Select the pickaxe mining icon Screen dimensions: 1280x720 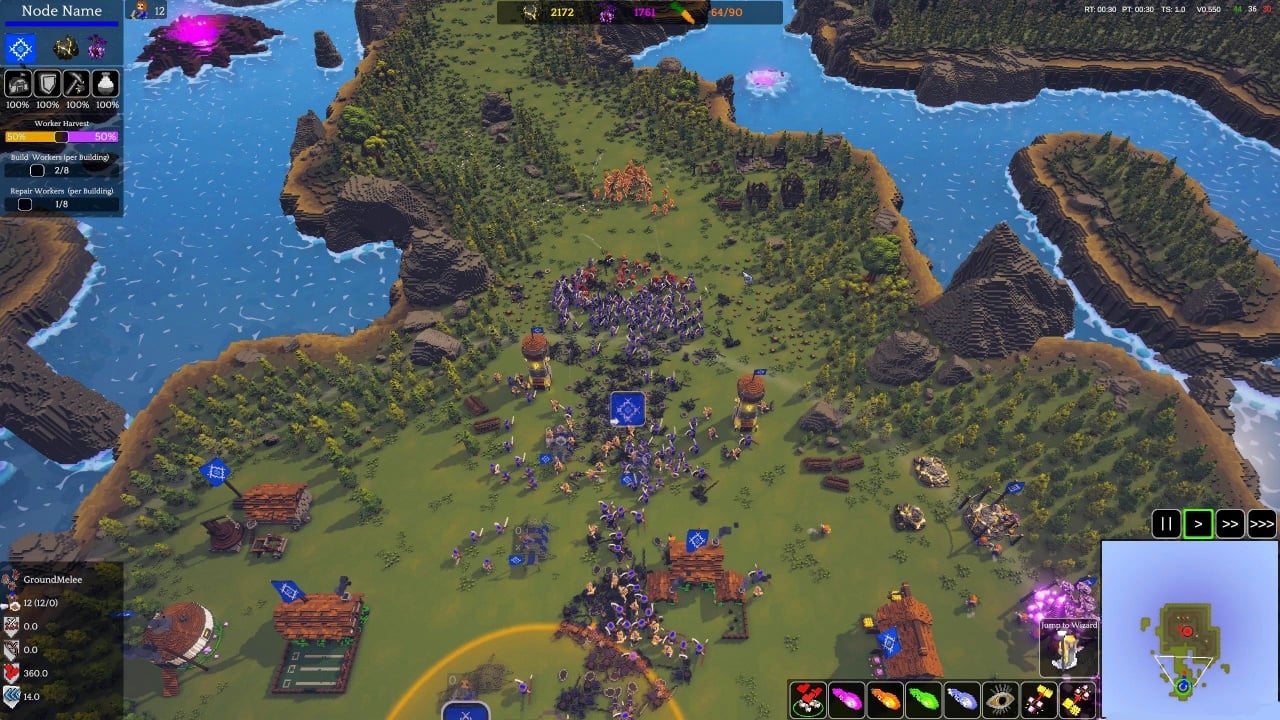[x=77, y=83]
